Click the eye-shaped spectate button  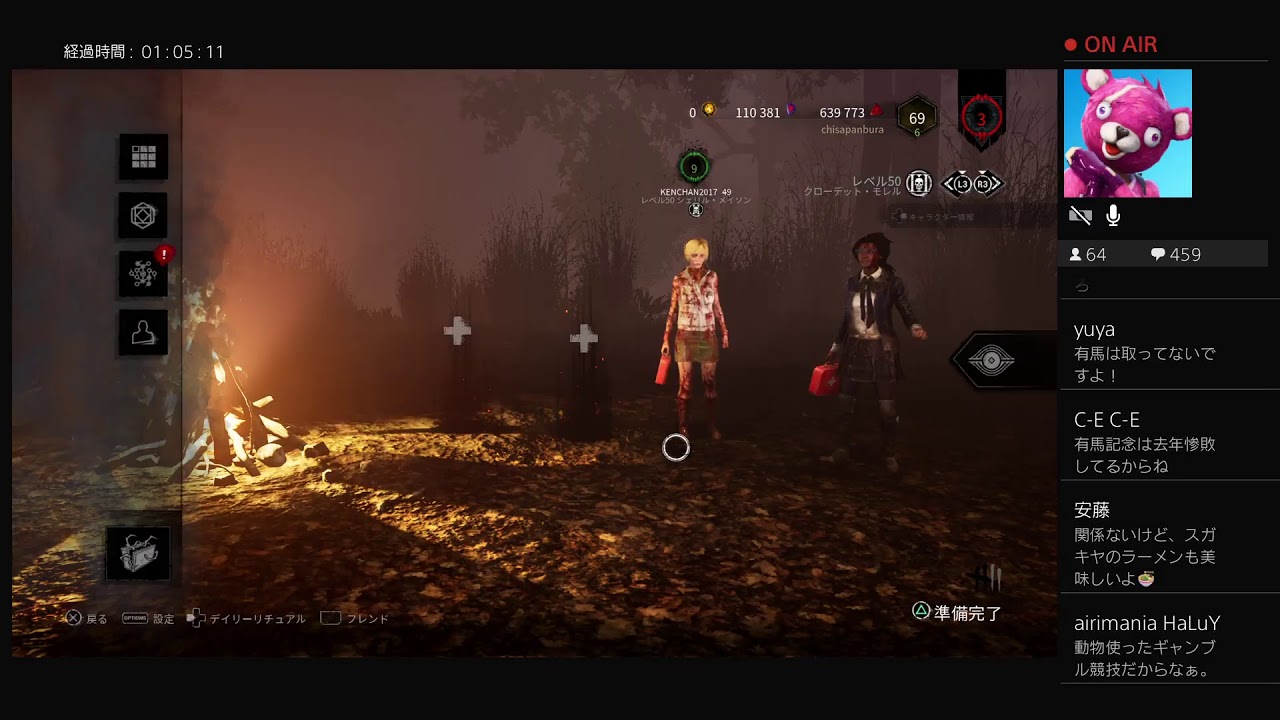point(991,361)
